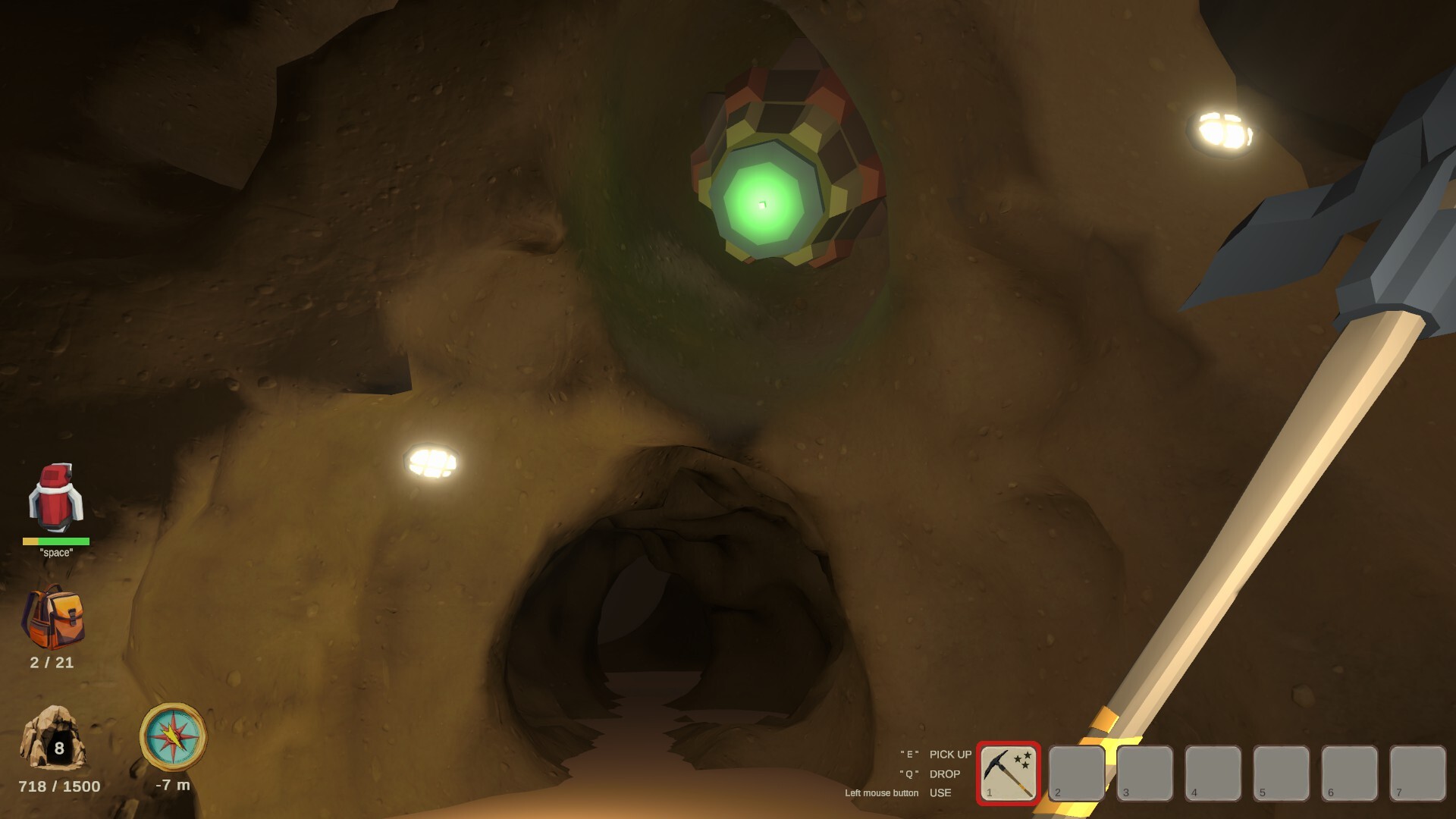The height and width of the screenshot is (819, 1456).
Task: Click the red jetpack icon
Action: (x=55, y=497)
